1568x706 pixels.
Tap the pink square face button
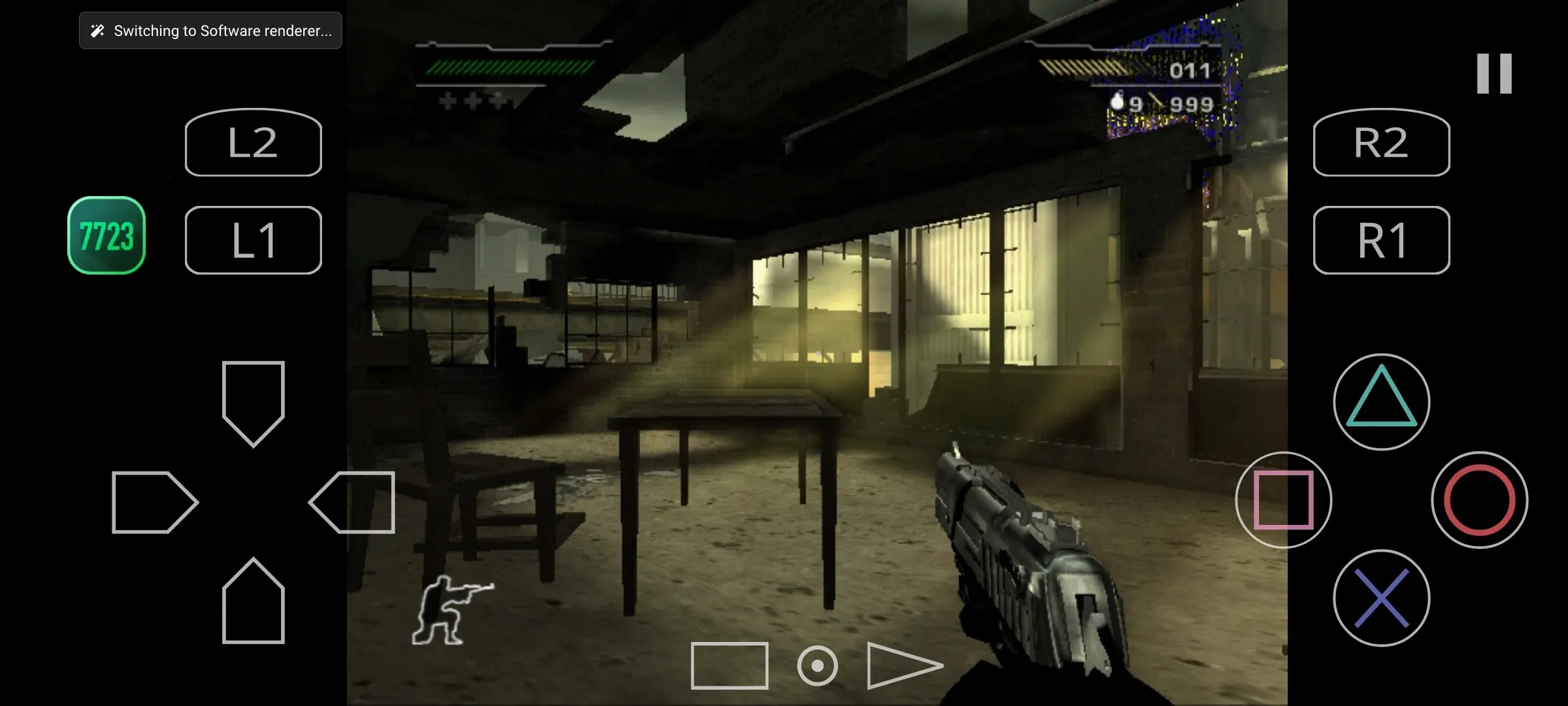[x=1283, y=500]
